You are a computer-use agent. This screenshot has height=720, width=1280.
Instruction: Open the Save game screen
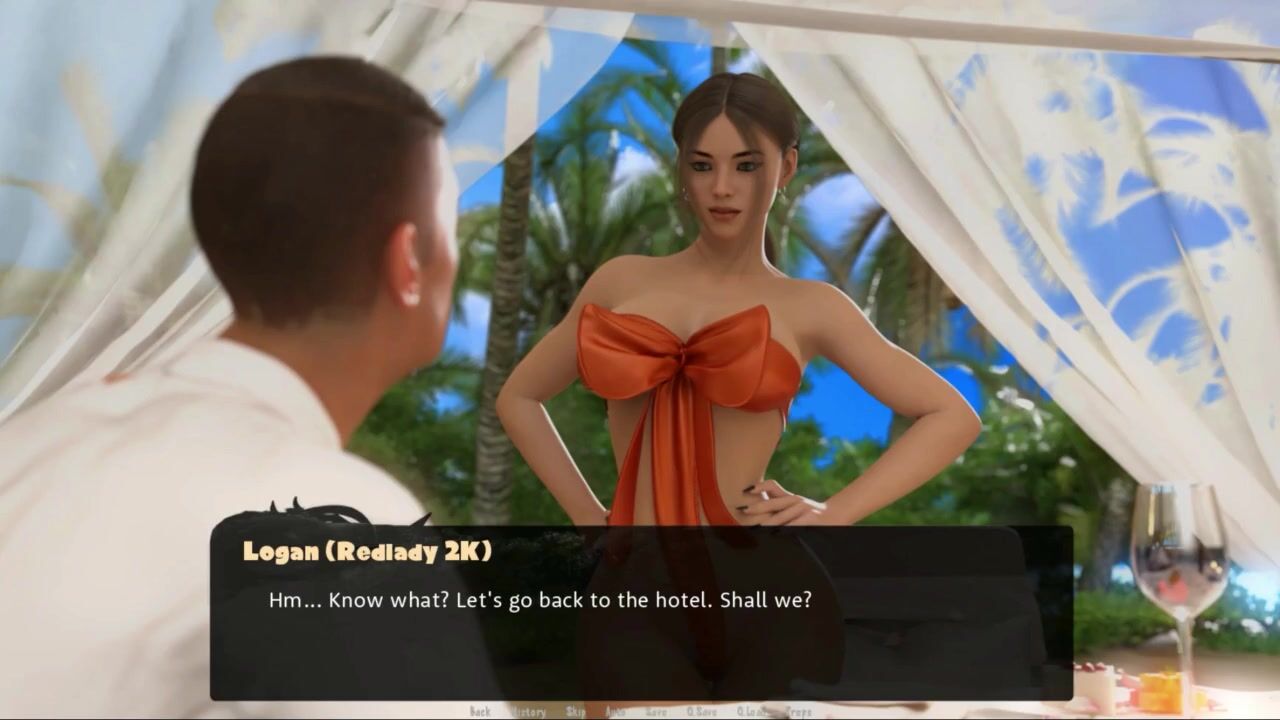point(656,712)
